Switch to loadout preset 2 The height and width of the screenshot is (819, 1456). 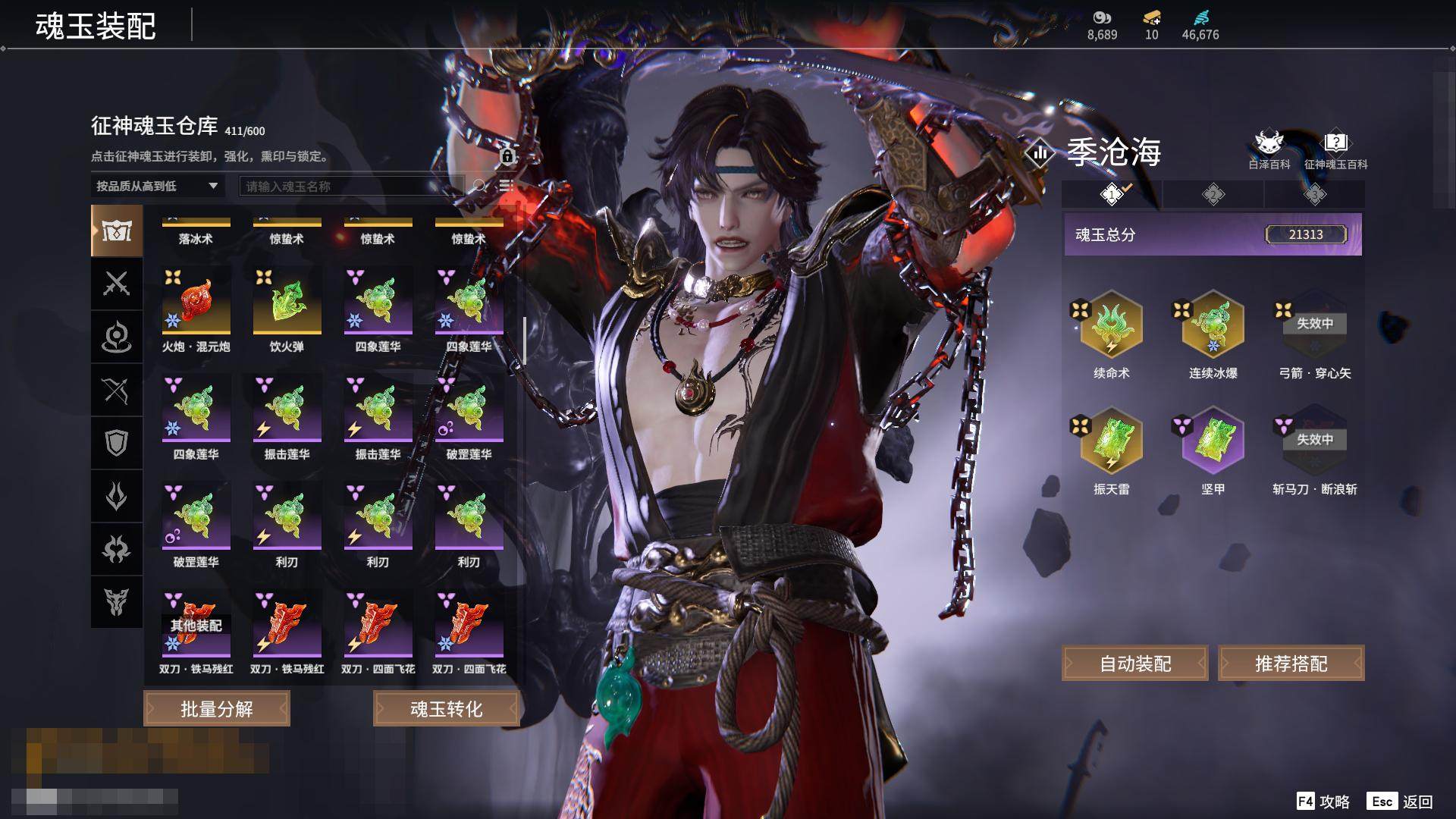click(x=1213, y=195)
